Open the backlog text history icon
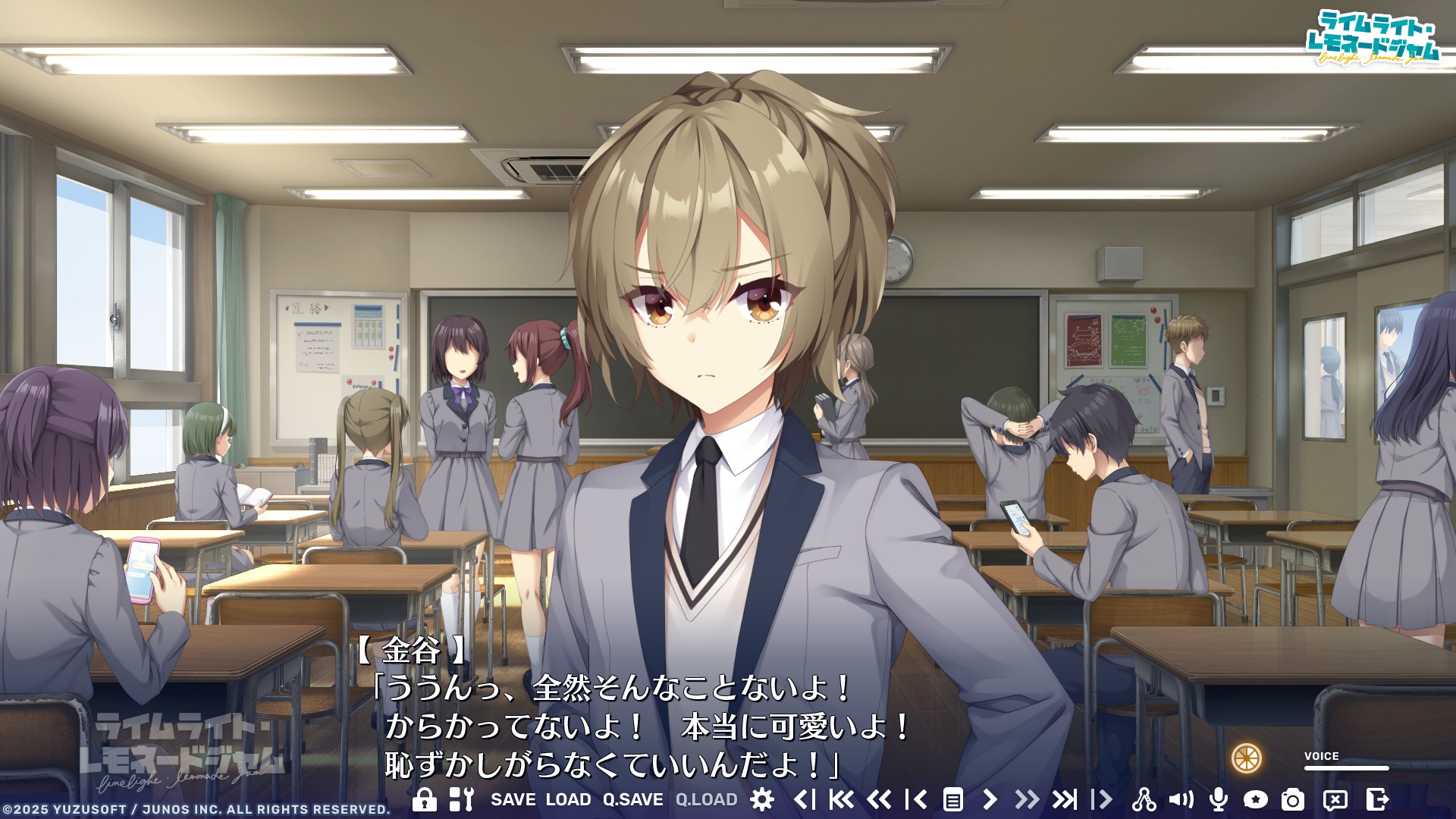 click(x=953, y=797)
